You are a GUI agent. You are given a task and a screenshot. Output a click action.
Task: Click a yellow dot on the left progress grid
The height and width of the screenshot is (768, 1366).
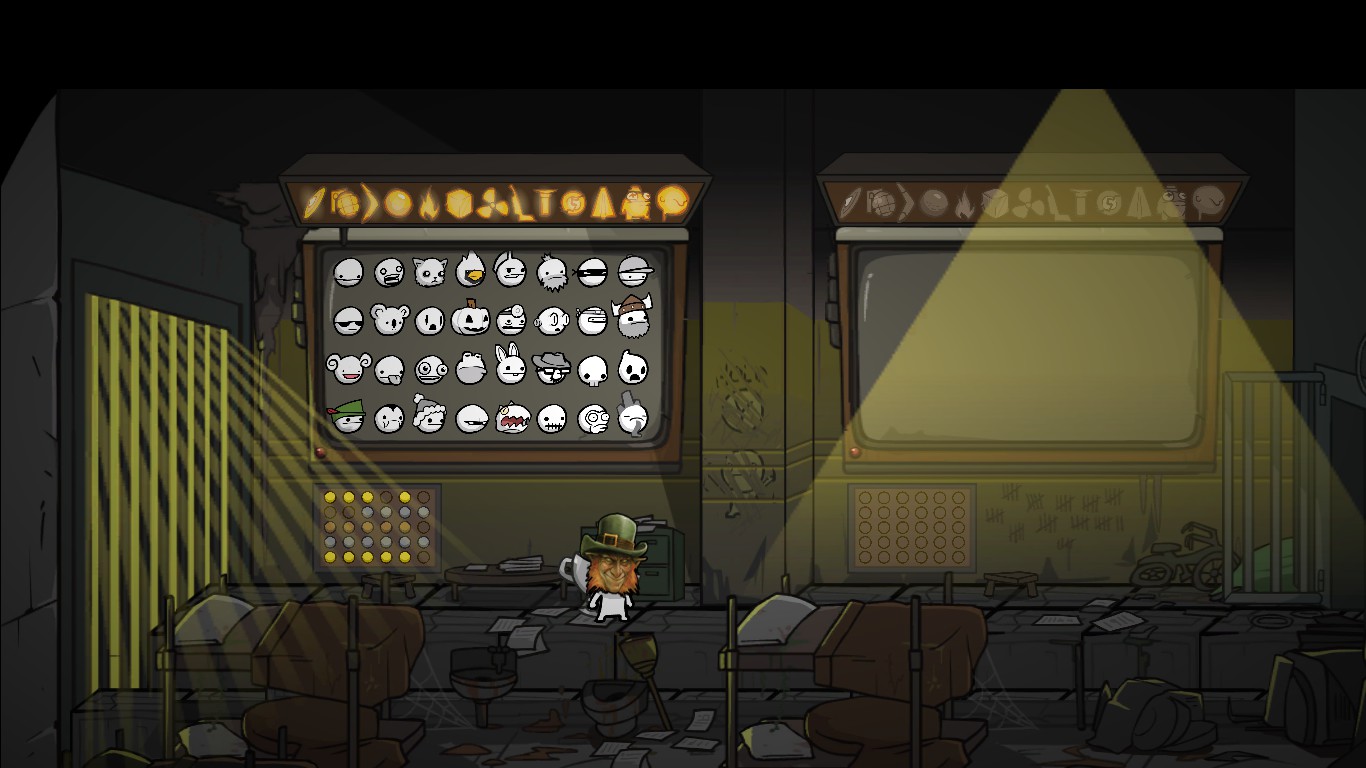point(330,497)
